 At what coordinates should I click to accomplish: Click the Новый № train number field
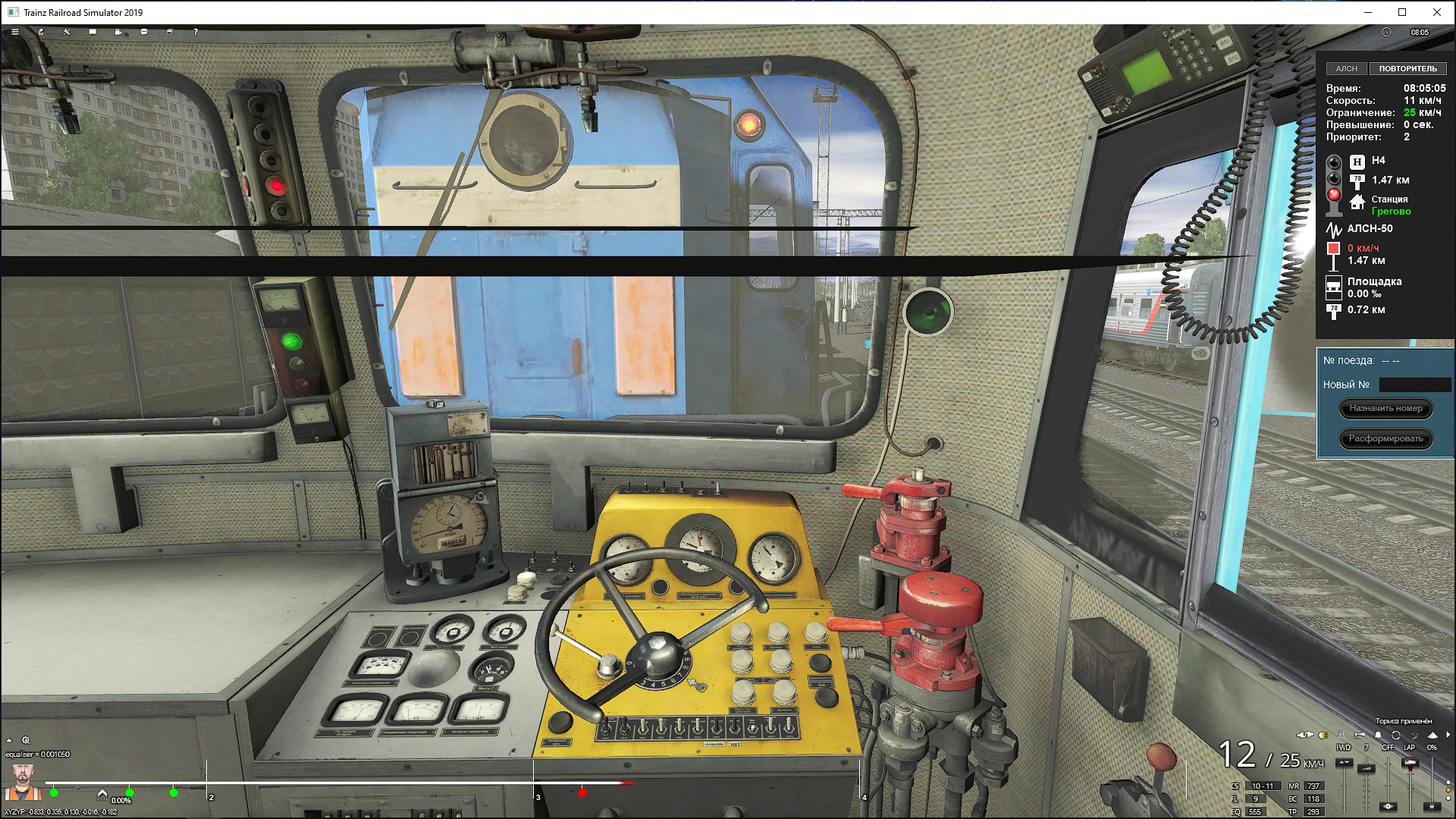(1414, 384)
